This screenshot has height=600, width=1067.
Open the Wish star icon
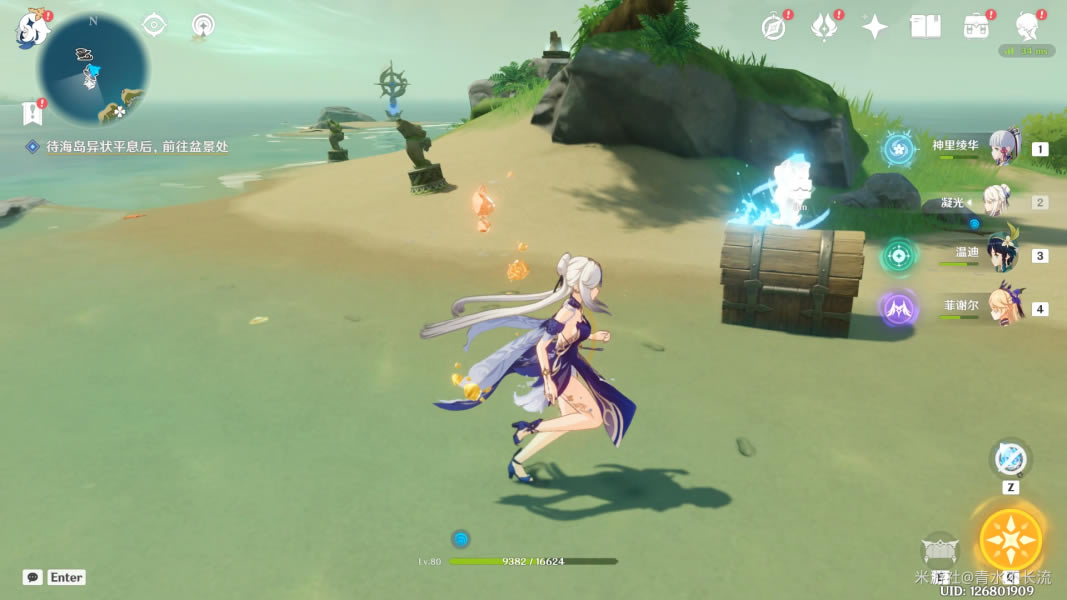coord(875,27)
